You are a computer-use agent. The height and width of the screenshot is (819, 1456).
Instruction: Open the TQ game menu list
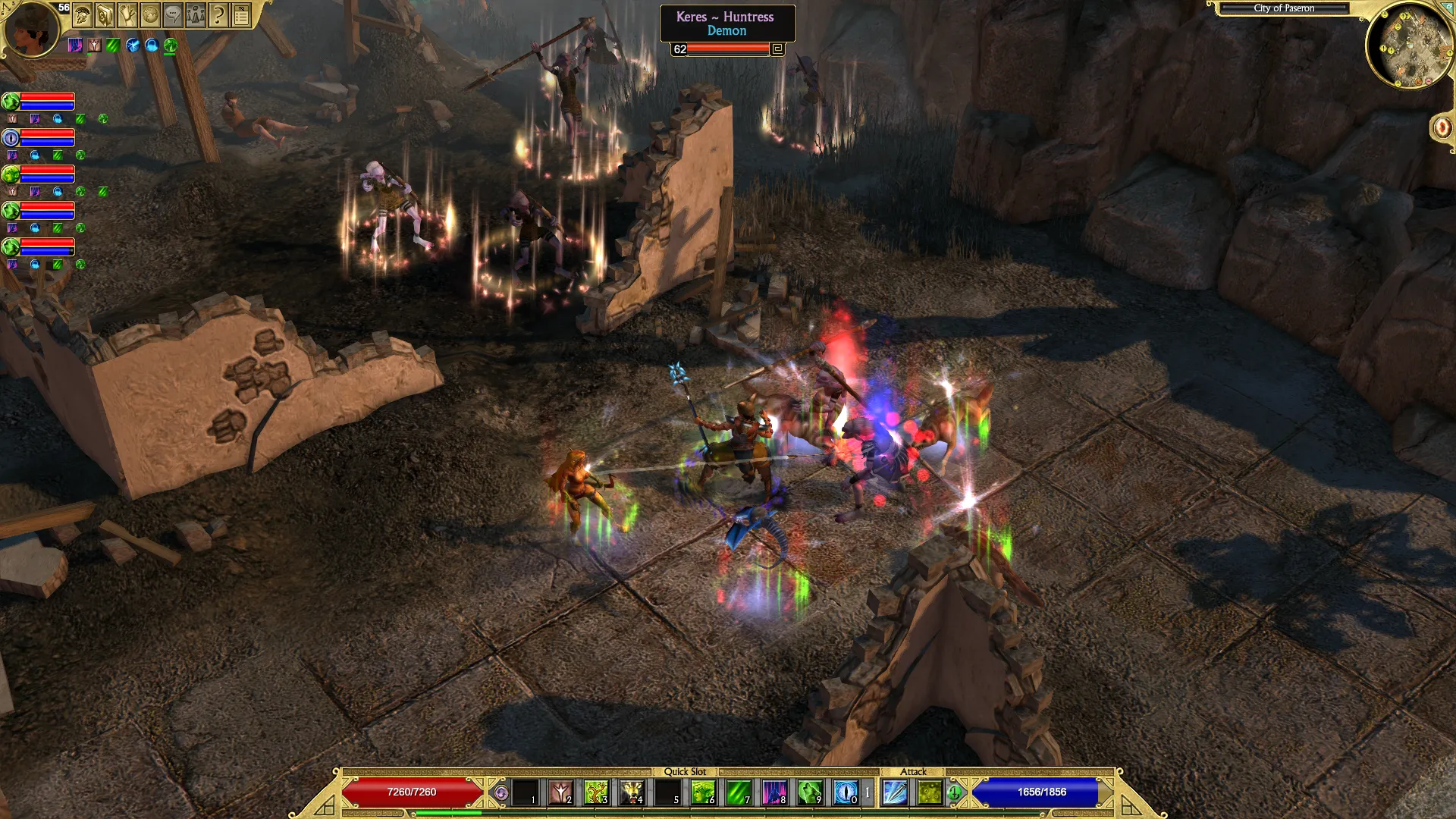click(241, 14)
